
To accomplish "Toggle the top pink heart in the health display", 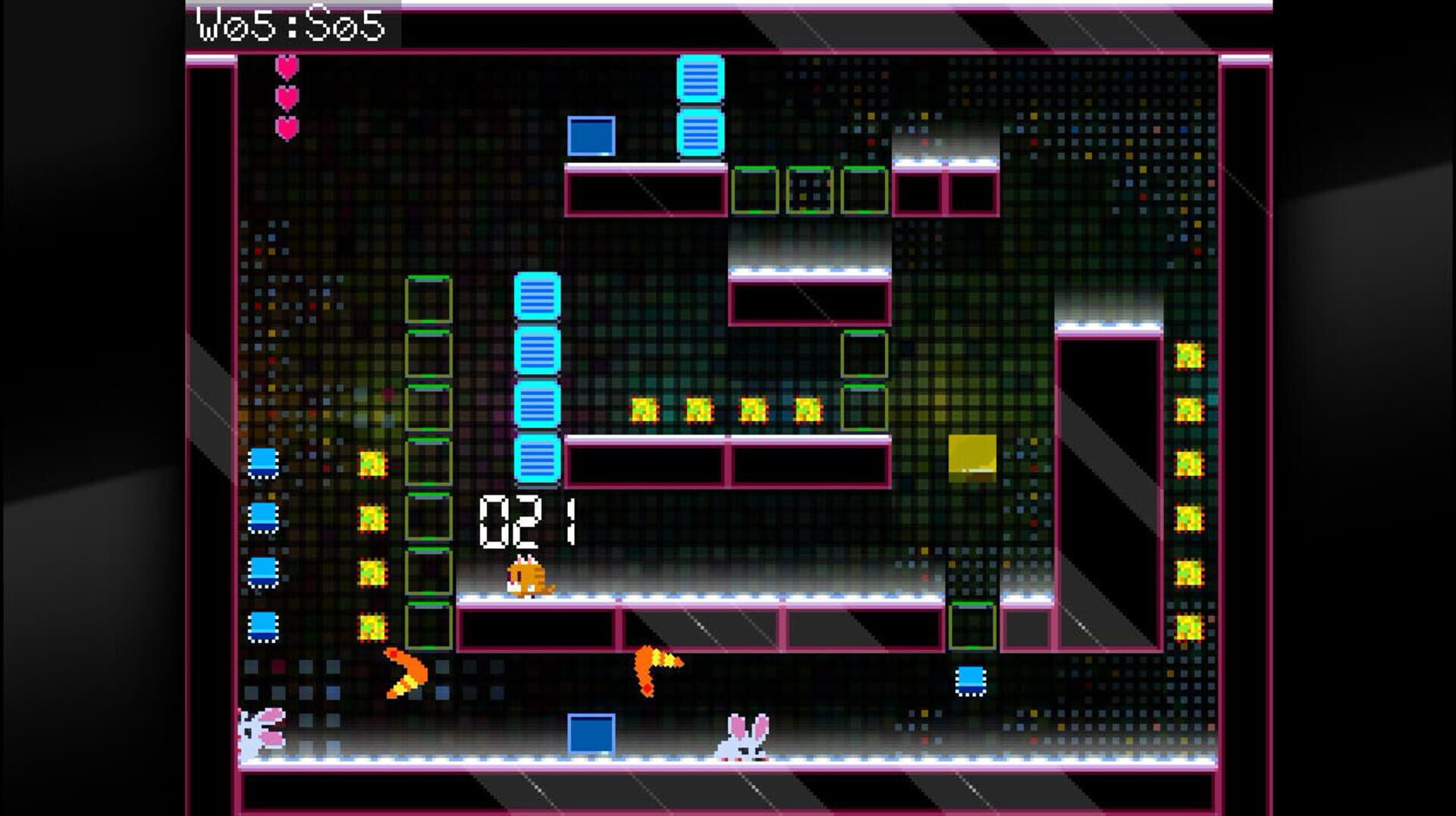I will click(287, 67).
